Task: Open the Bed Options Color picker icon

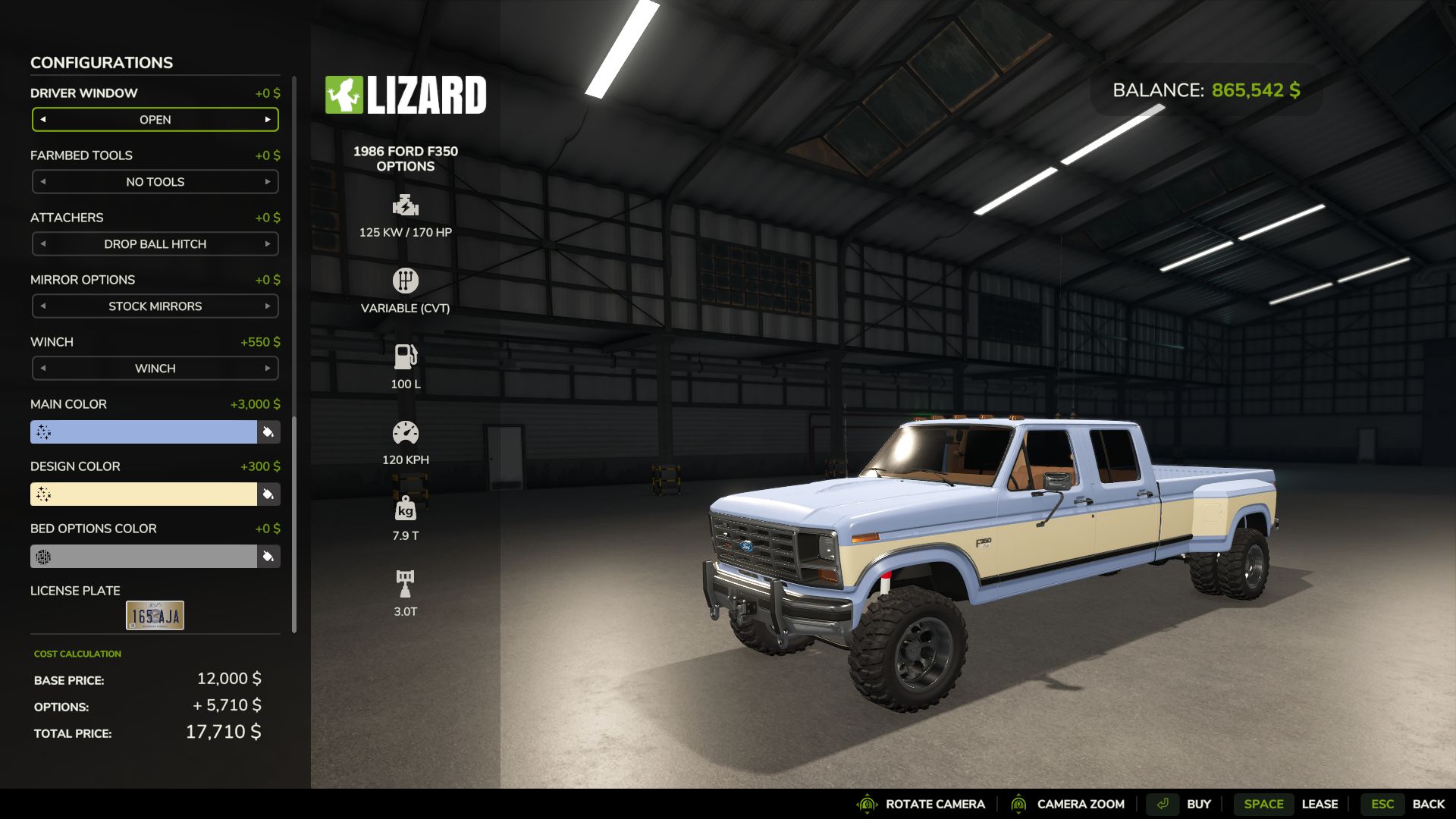Action: point(268,556)
